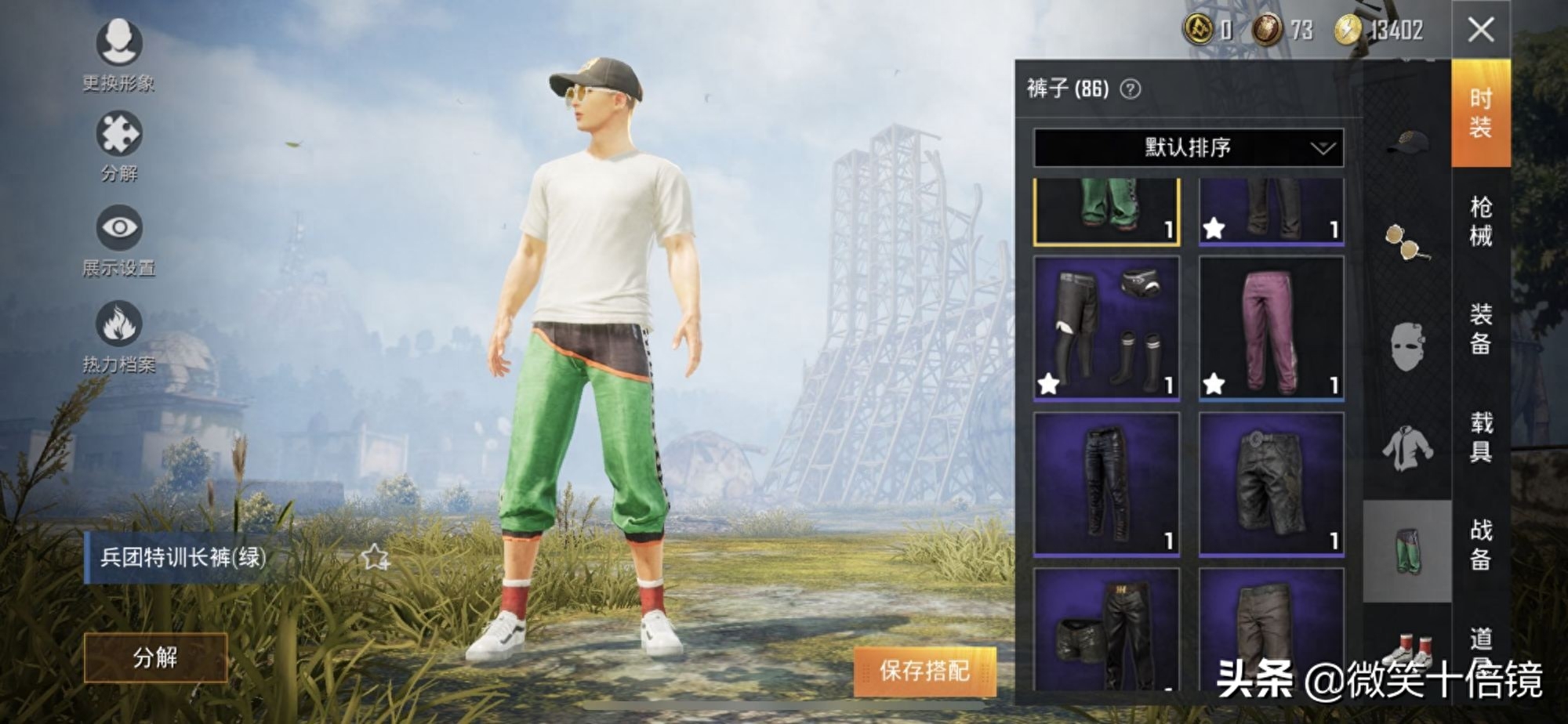
Task: Switch to the 装备 equipment tab
Action: click(1480, 329)
